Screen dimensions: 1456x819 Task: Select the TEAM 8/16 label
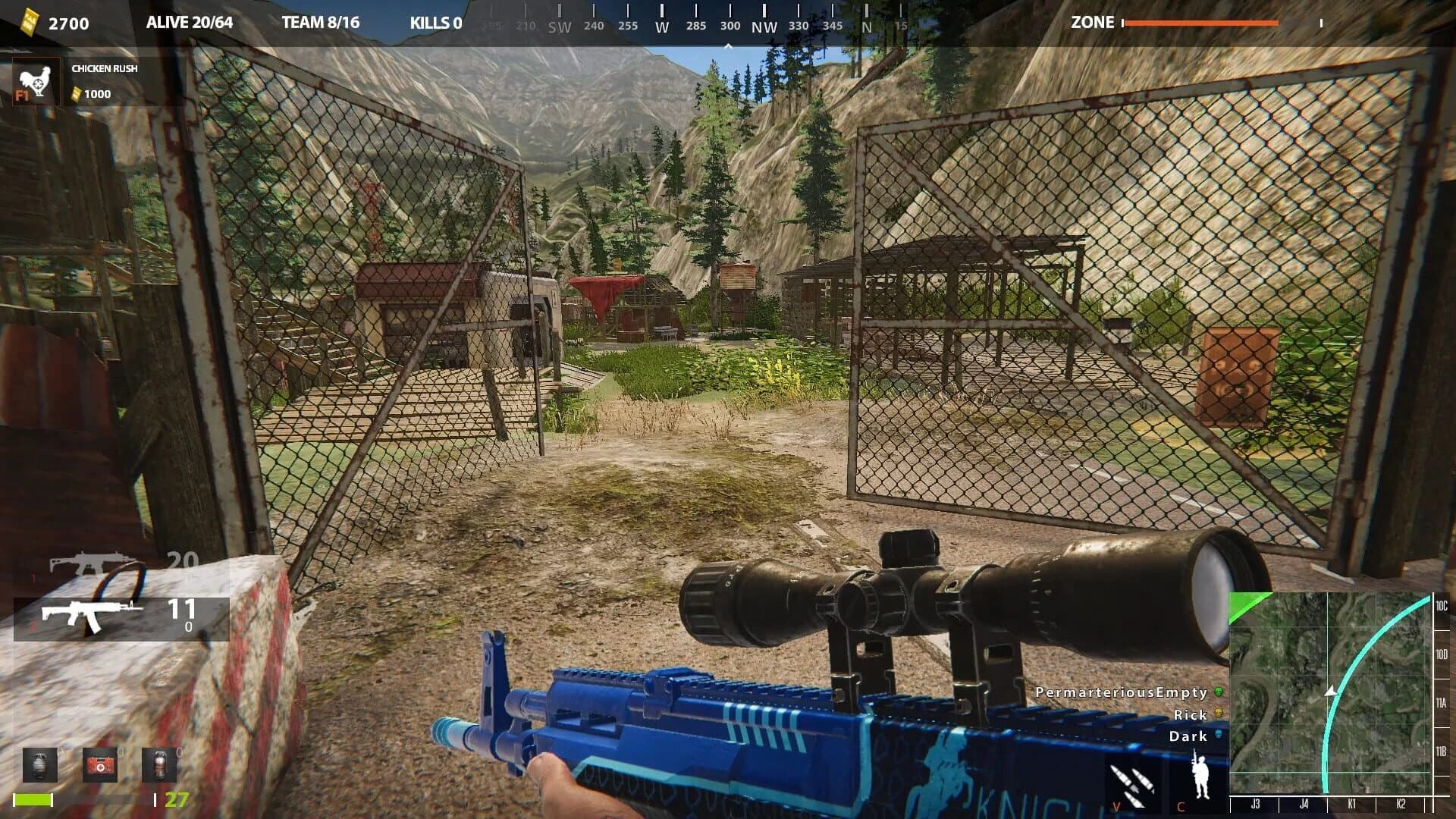[x=322, y=22]
